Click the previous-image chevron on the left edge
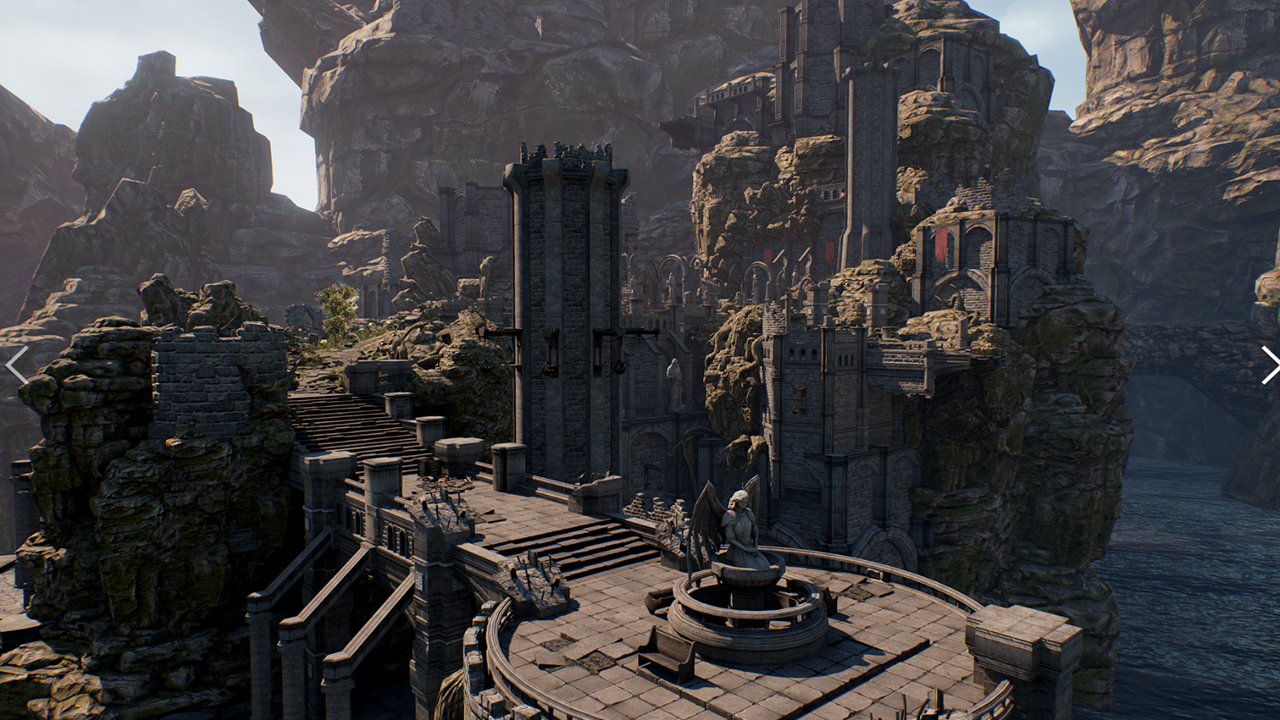 (x=17, y=365)
